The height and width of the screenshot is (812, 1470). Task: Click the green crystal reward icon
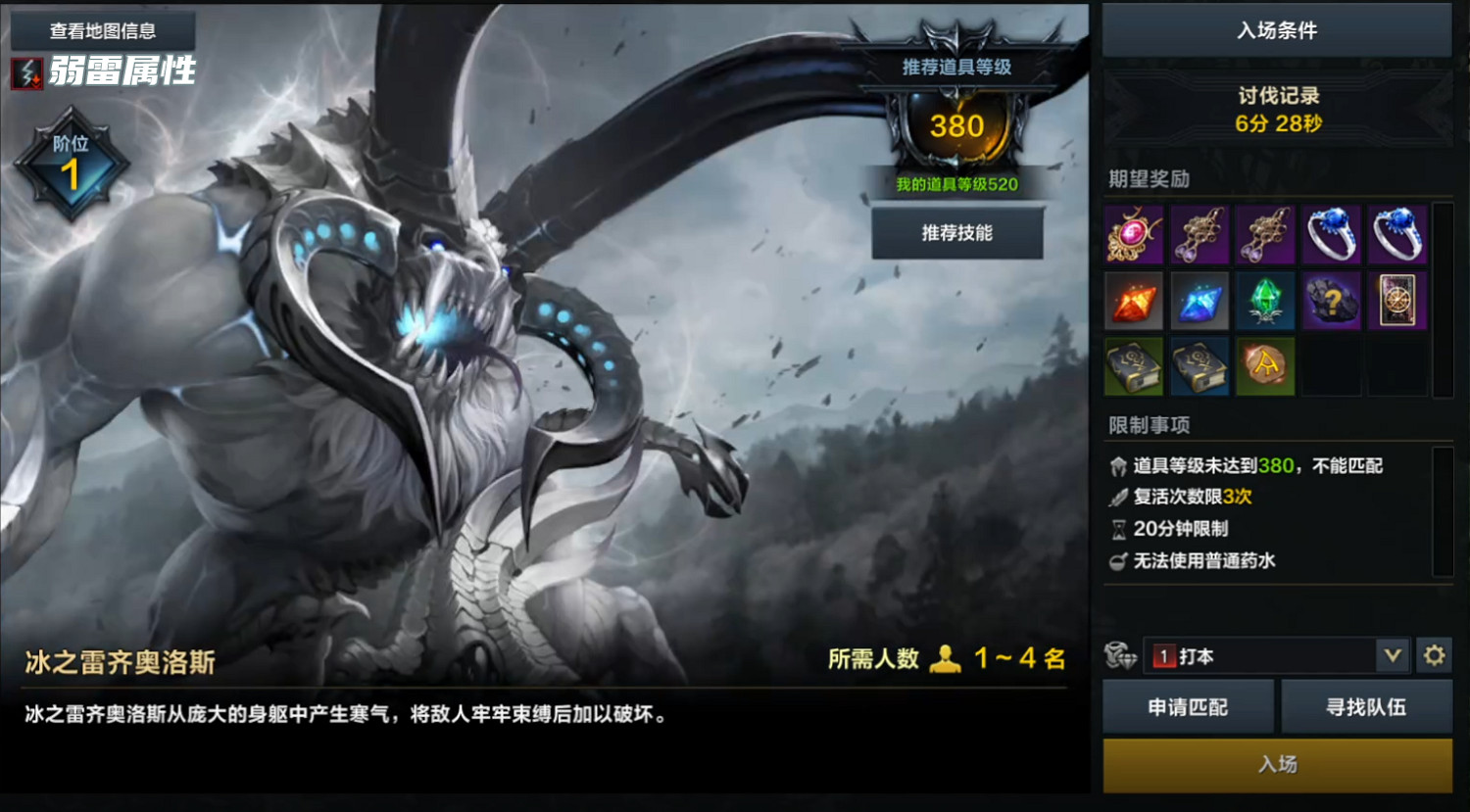(x=1265, y=301)
